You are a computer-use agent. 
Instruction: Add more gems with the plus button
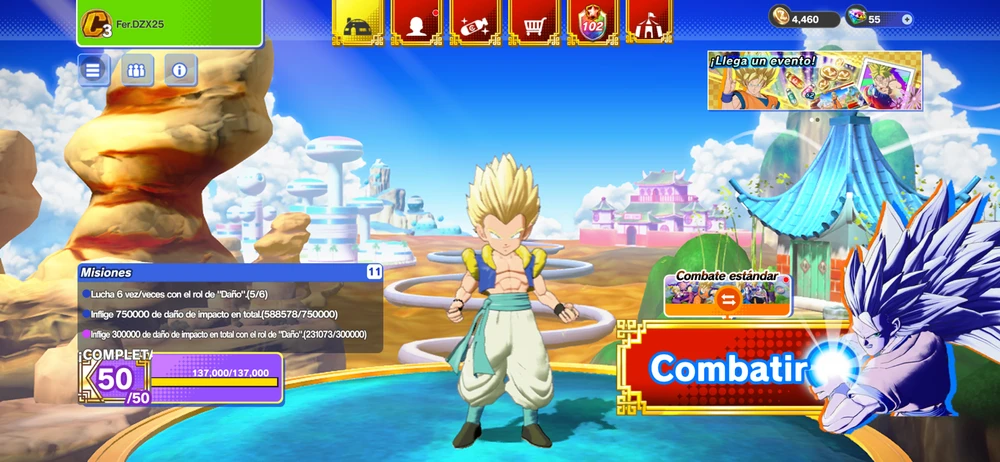[x=906, y=18]
